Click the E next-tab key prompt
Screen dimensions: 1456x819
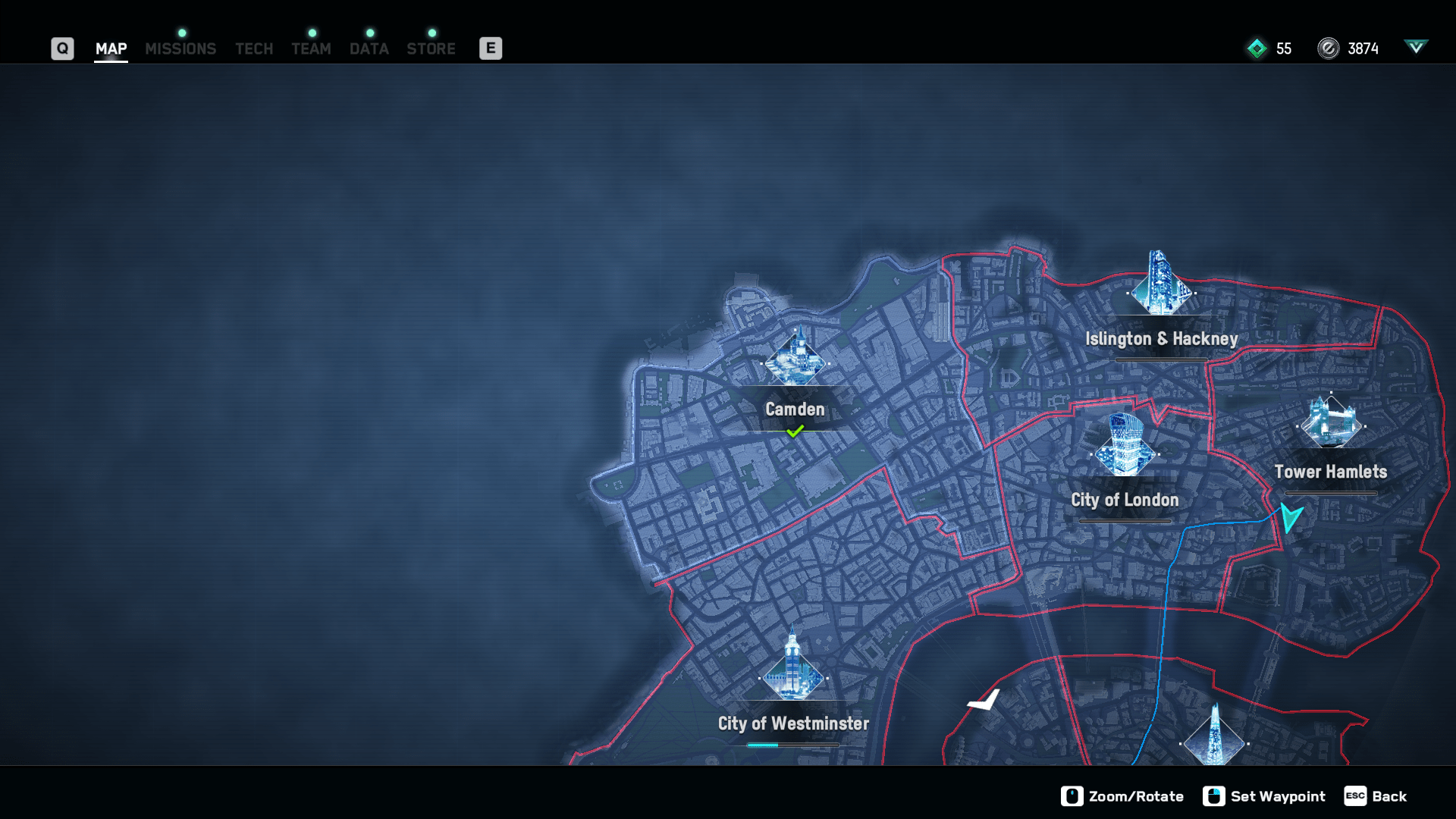coord(491,48)
